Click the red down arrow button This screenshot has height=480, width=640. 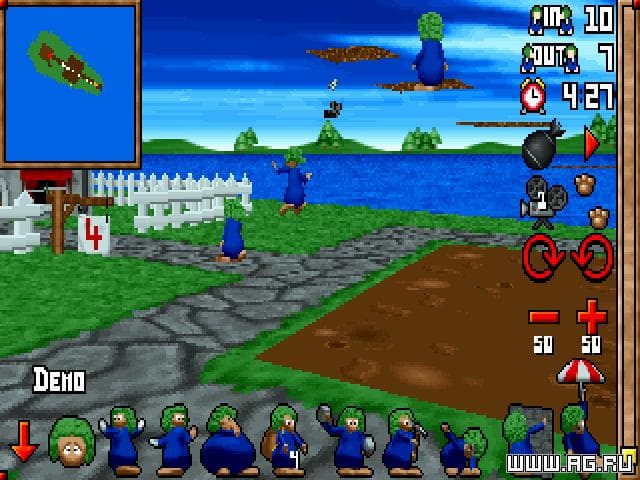(x=23, y=441)
